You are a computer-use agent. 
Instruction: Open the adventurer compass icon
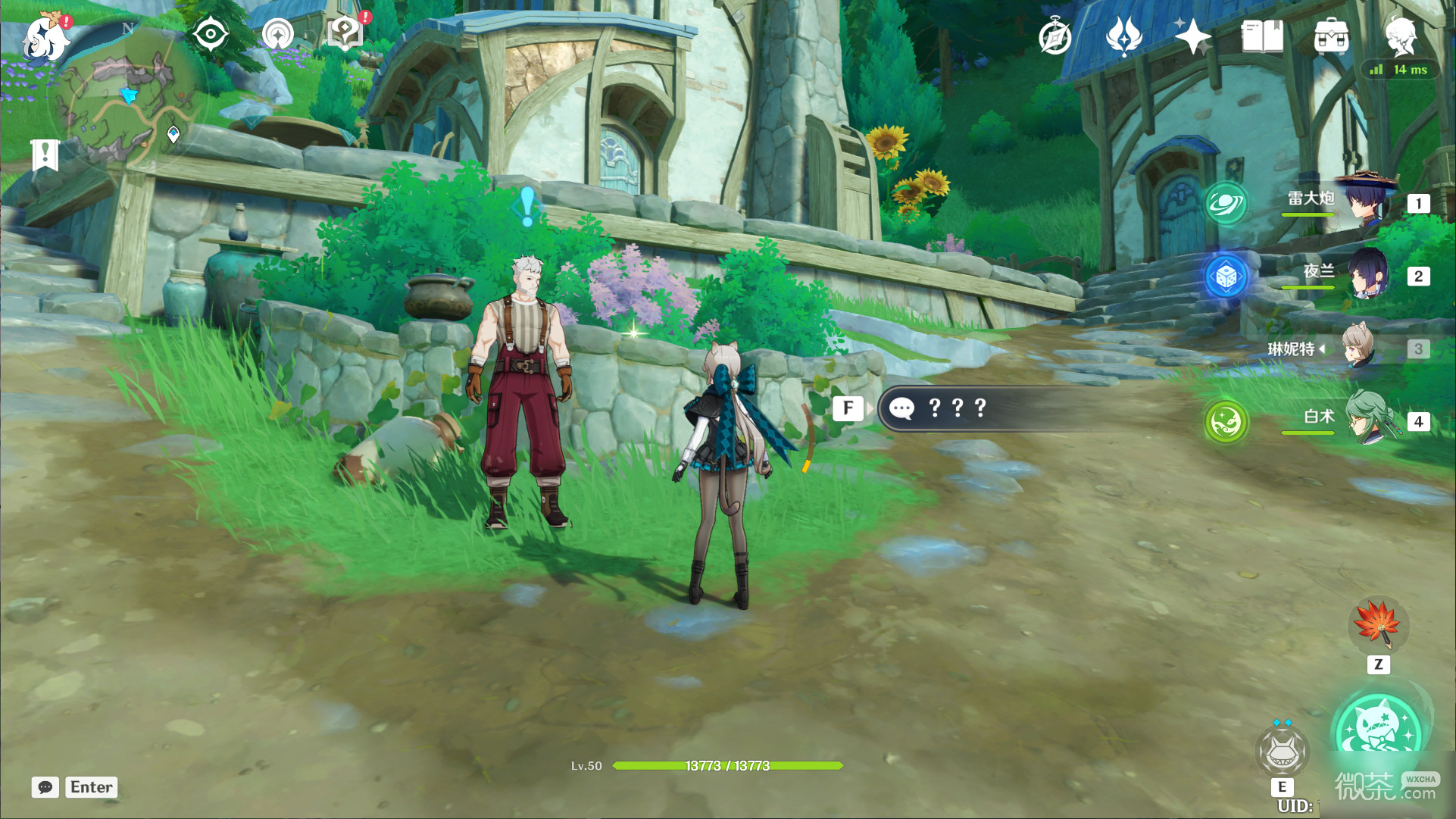[x=1055, y=36]
